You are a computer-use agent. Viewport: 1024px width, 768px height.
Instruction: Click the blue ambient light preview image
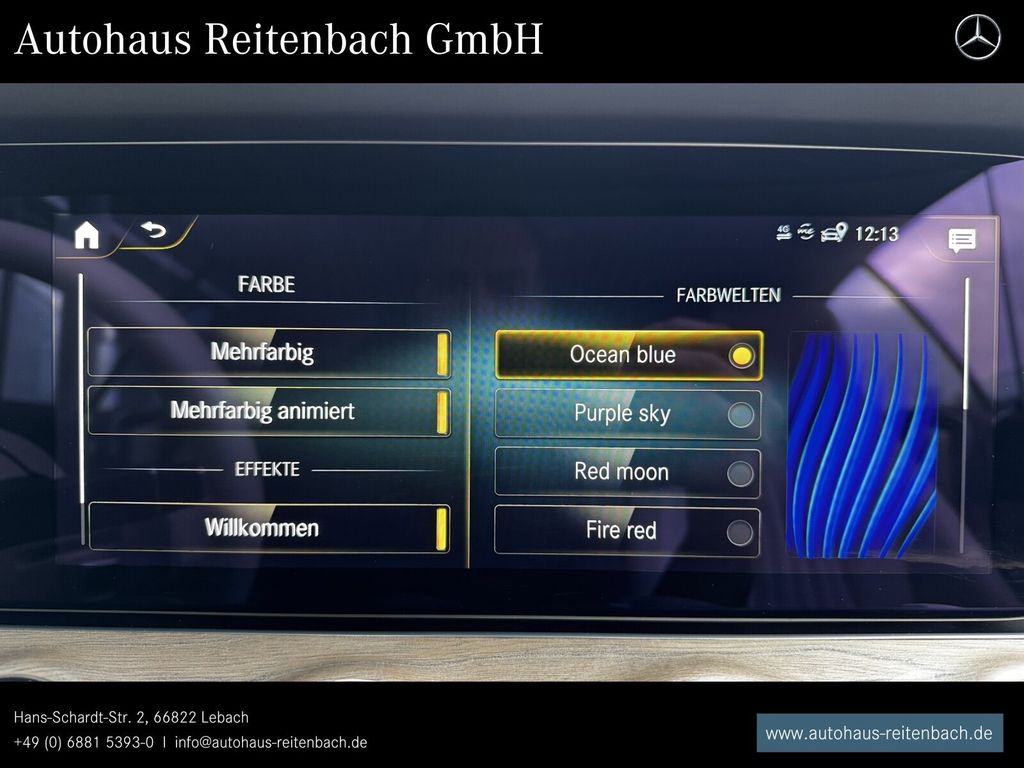click(x=862, y=444)
